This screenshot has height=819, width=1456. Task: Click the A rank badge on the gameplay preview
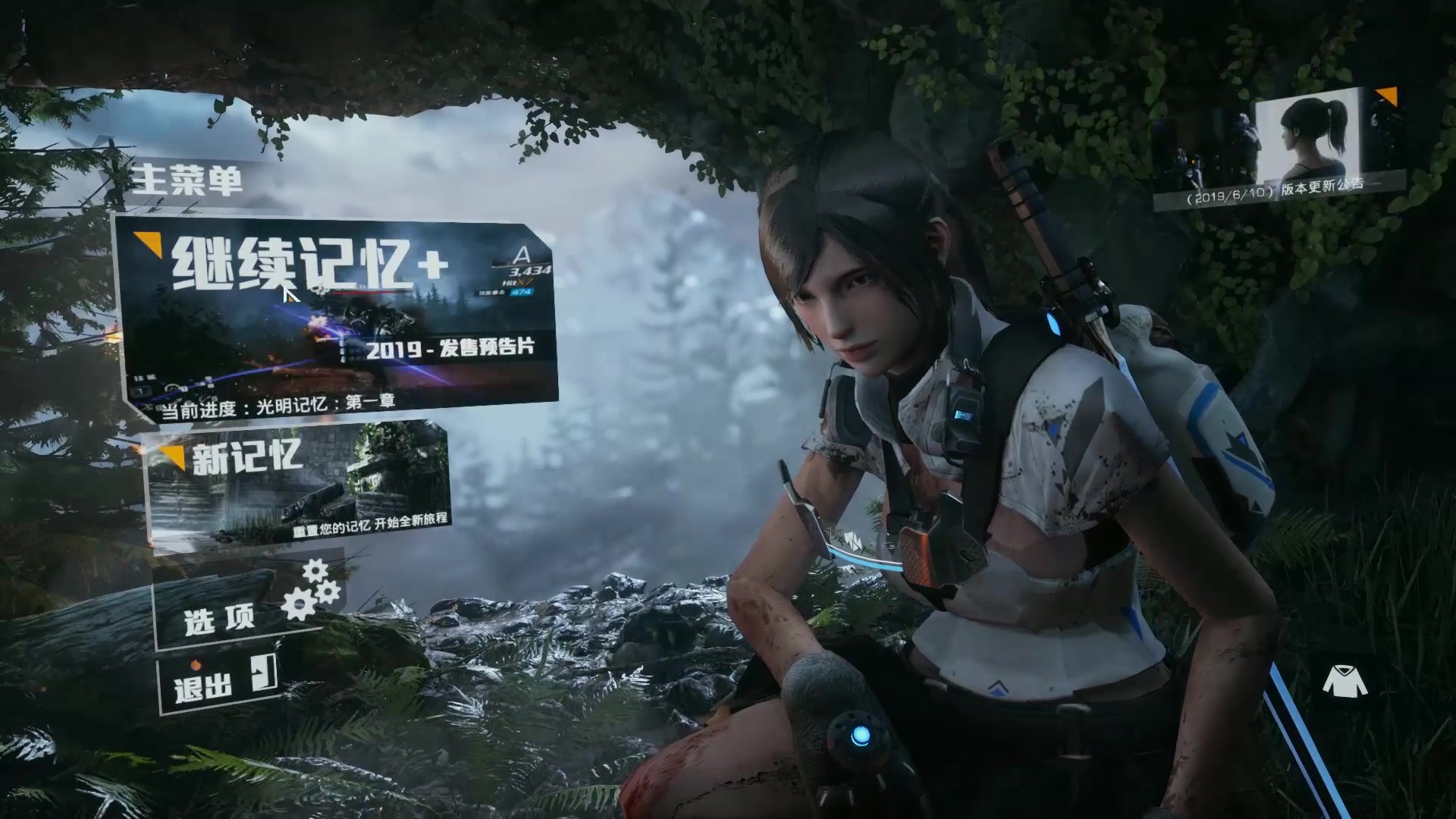coord(522,256)
